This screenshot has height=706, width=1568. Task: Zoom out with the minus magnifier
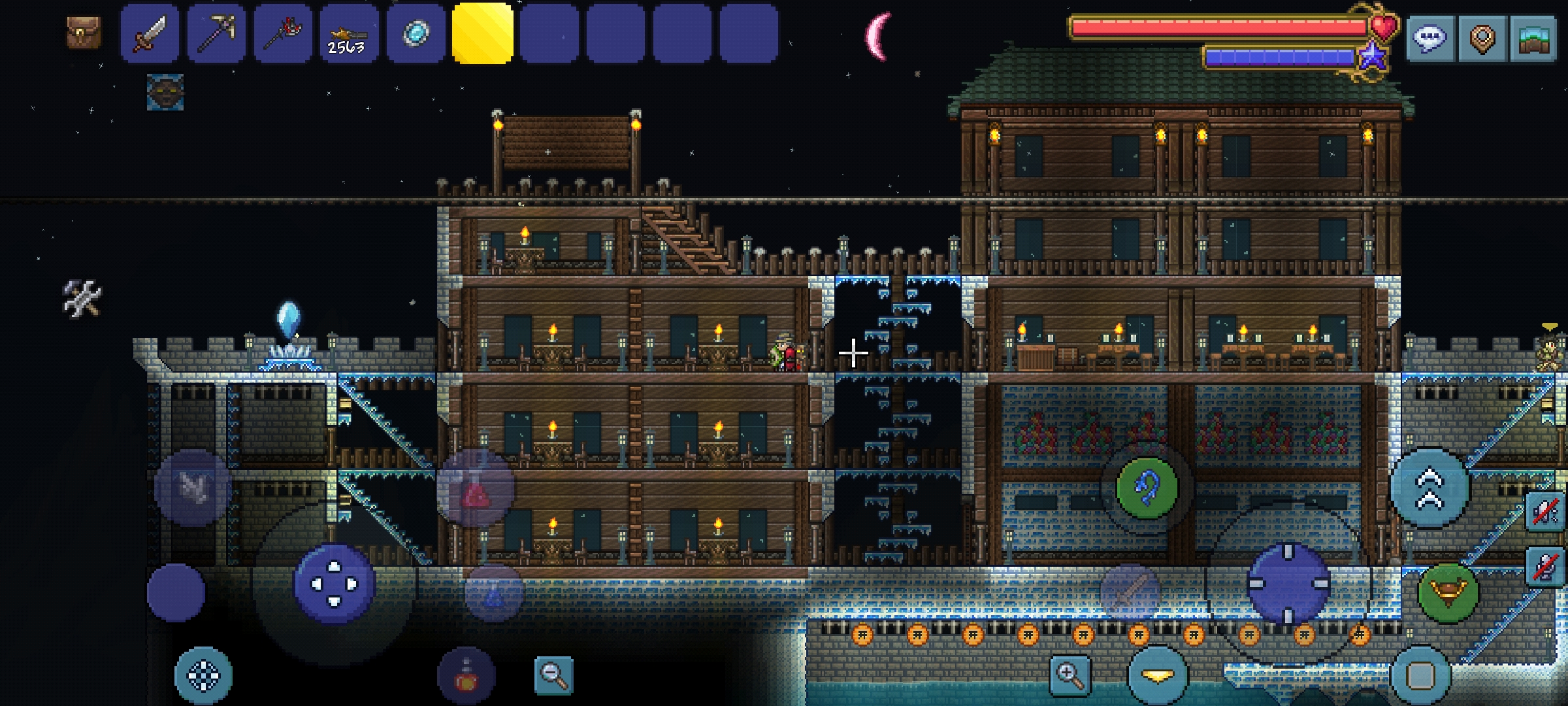553,675
